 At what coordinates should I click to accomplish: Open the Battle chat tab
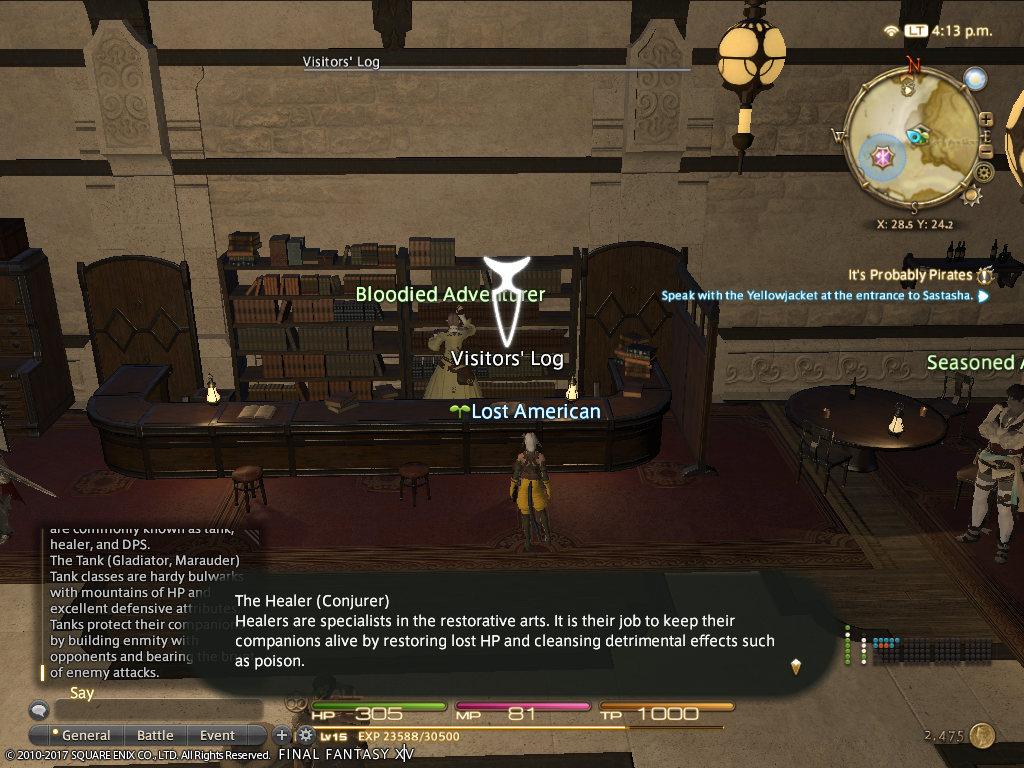click(x=155, y=735)
